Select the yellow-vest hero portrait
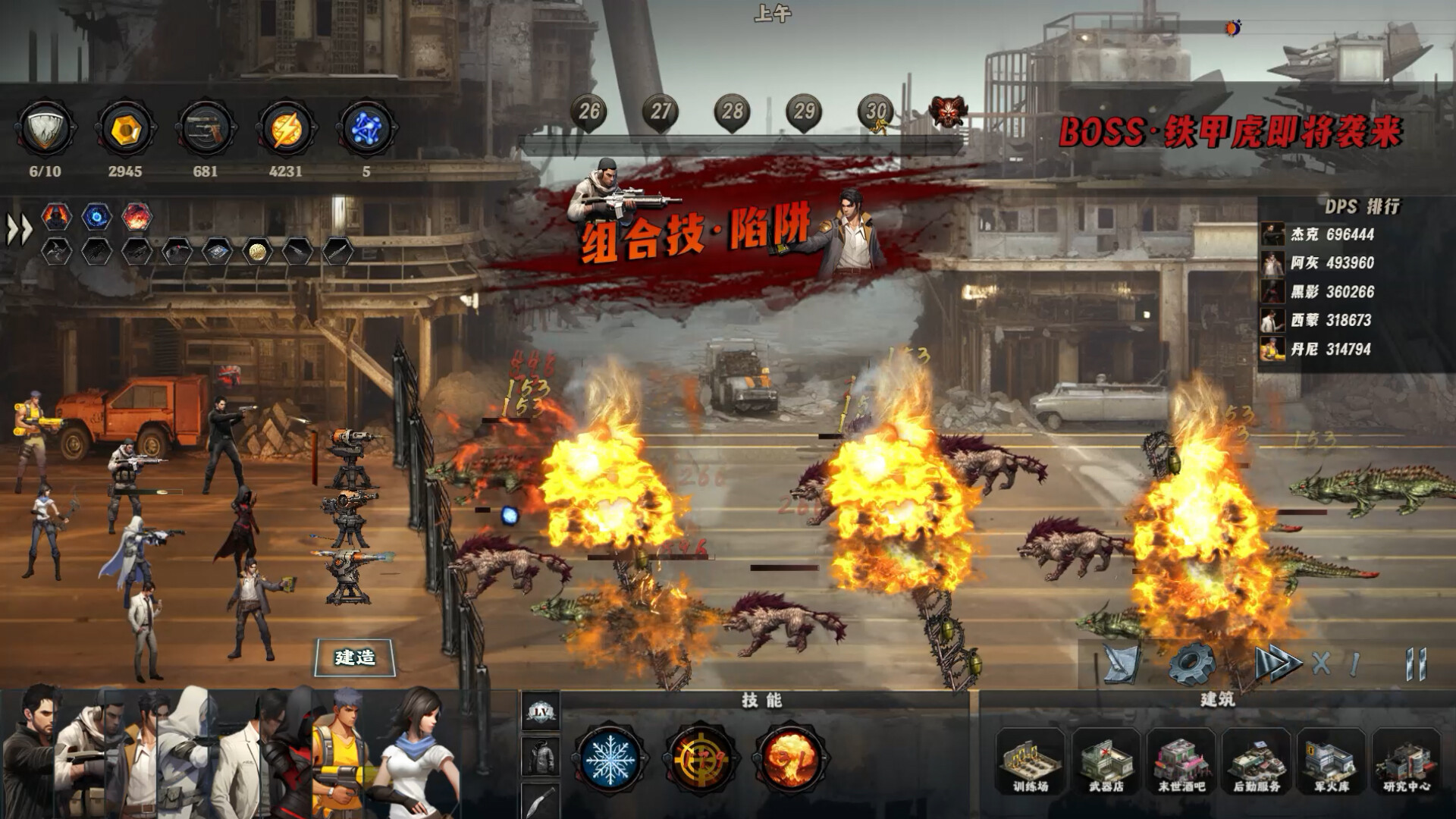The image size is (1456, 819). coord(337,751)
